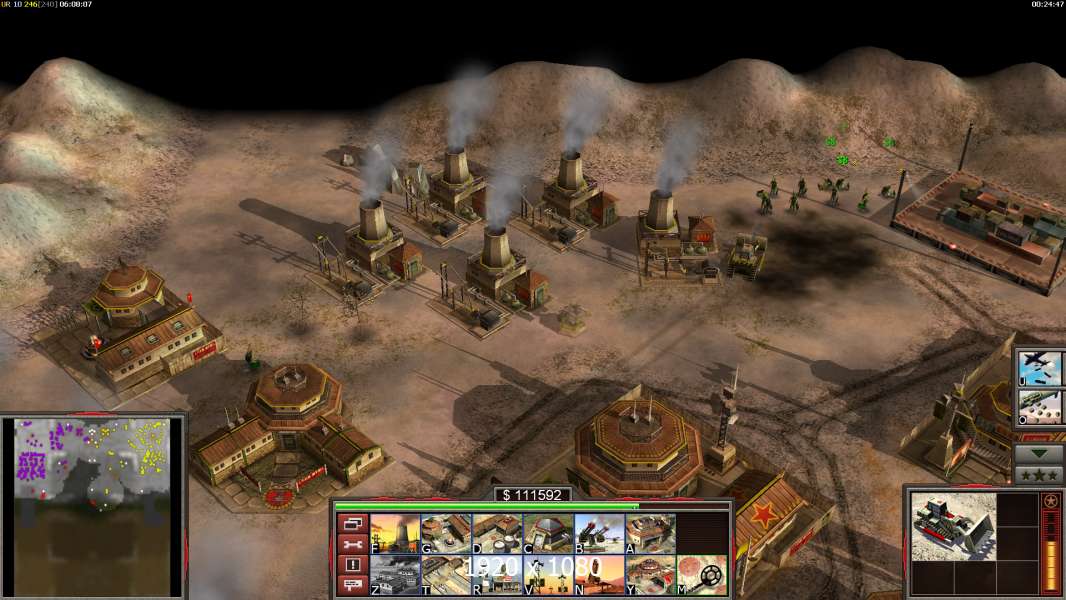Activate the land mine icon (hotkey M)
This screenshot has height=600, width=1066.
[701, 575]
